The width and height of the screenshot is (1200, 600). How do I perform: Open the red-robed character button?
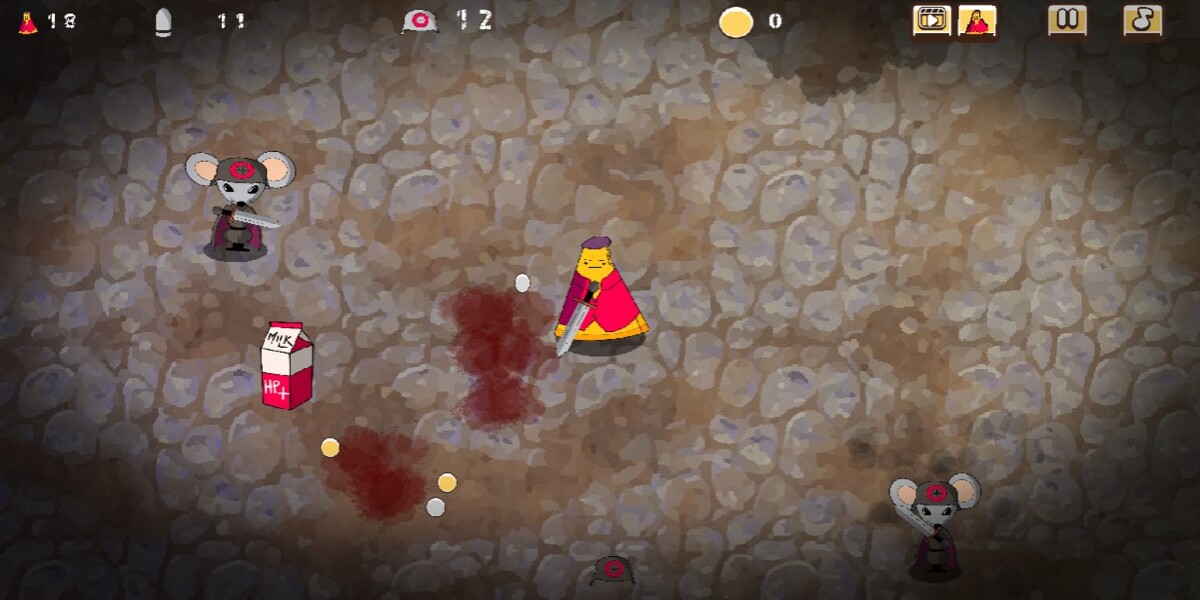click(x=977, y=20)
